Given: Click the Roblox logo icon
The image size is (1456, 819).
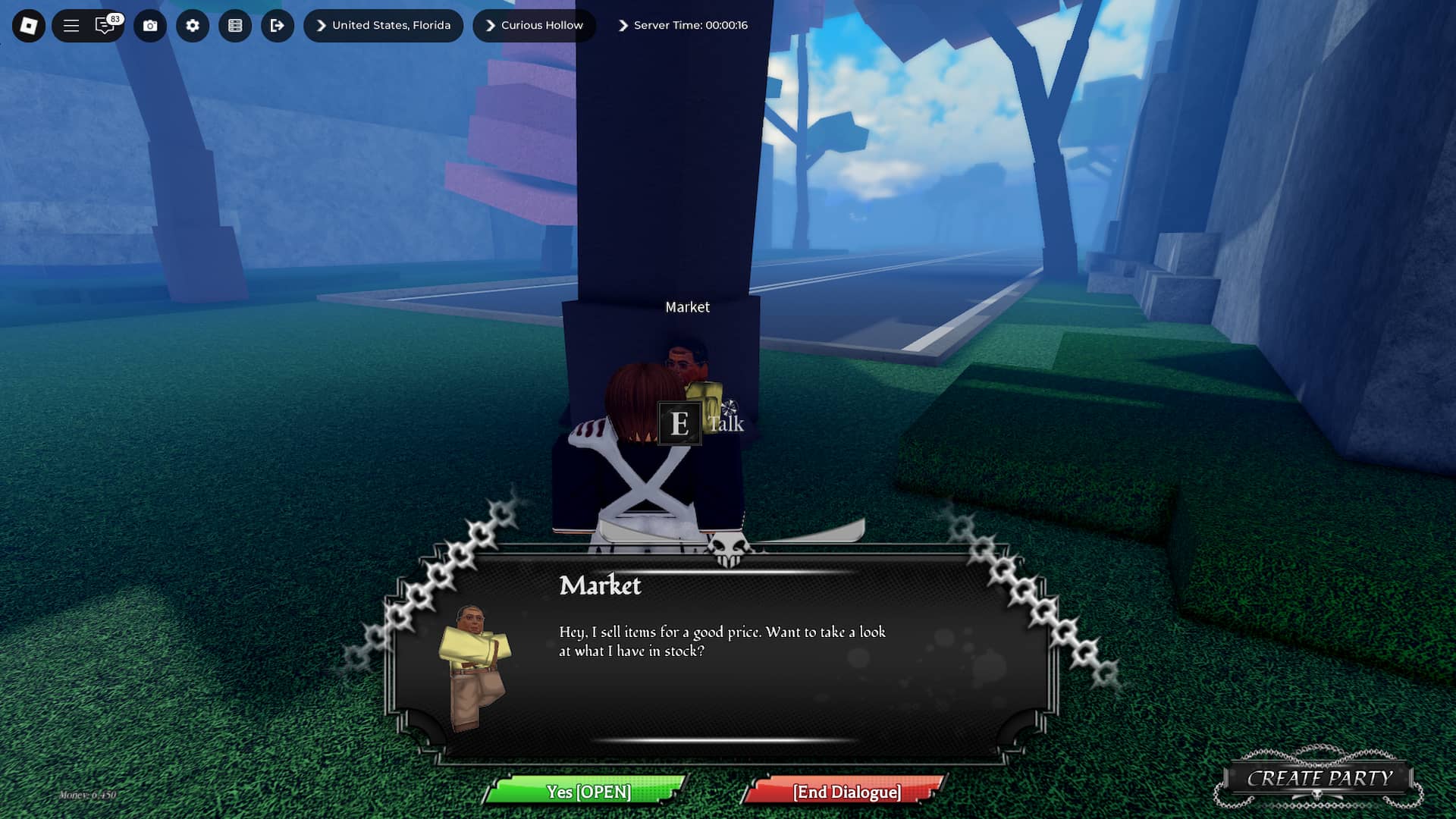Looking at the screenshot, I should [x=30, y=25].
